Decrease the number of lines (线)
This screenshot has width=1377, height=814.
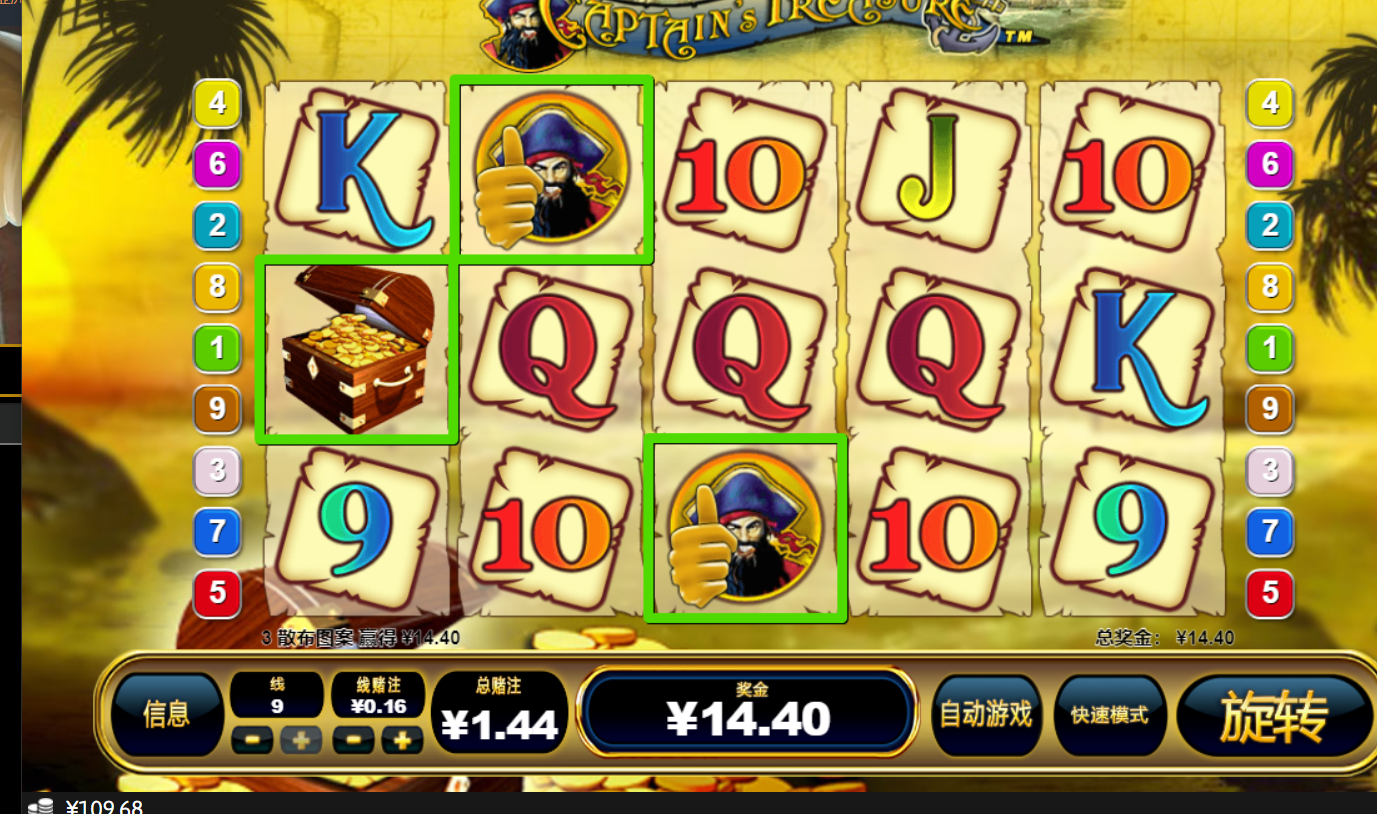coord(252,740)
